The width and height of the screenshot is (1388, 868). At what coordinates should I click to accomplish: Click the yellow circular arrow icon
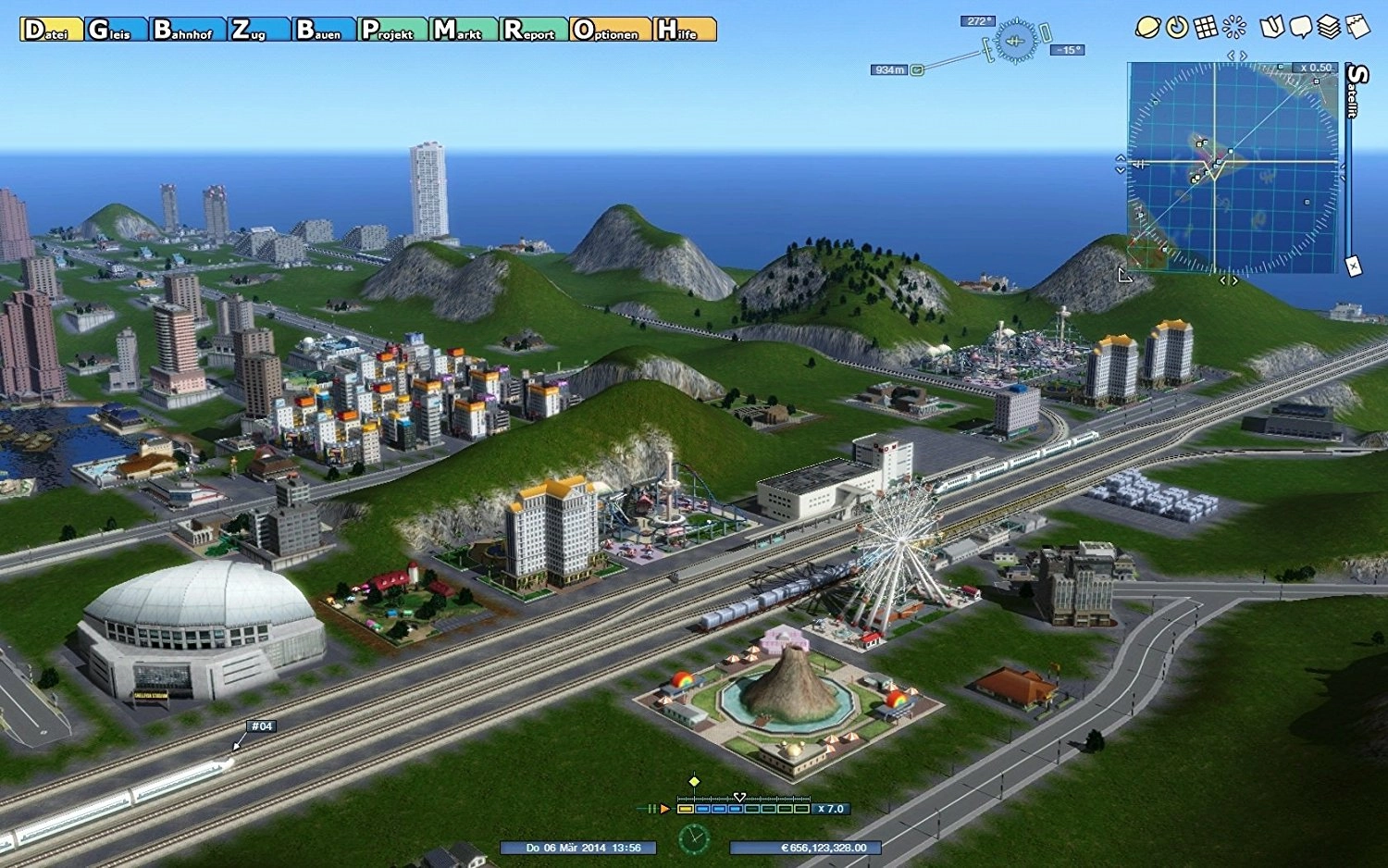pos(1177,27)
